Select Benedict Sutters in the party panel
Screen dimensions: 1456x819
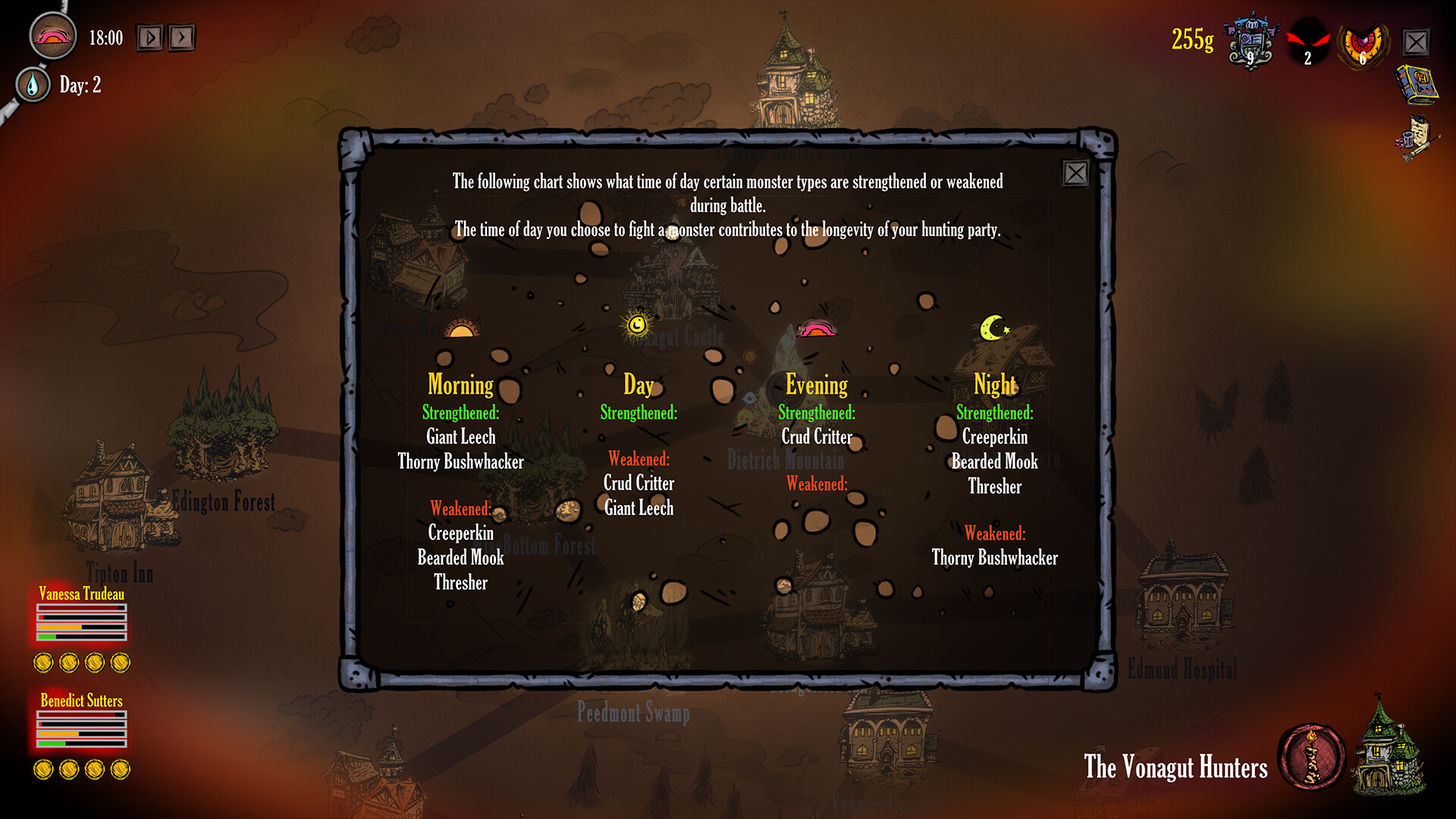pos(82,701)
